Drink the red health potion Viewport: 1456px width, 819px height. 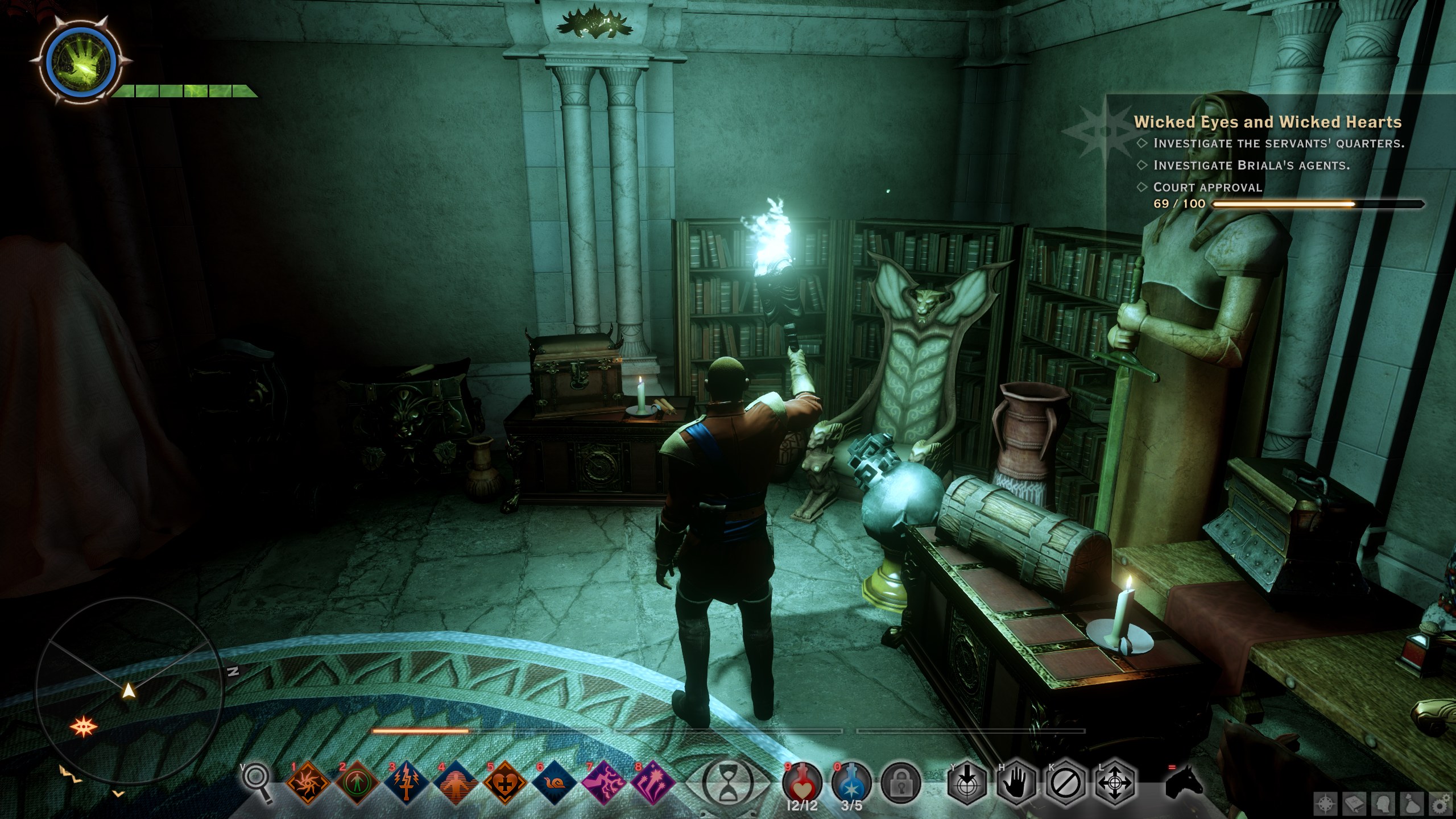[802, 784]
